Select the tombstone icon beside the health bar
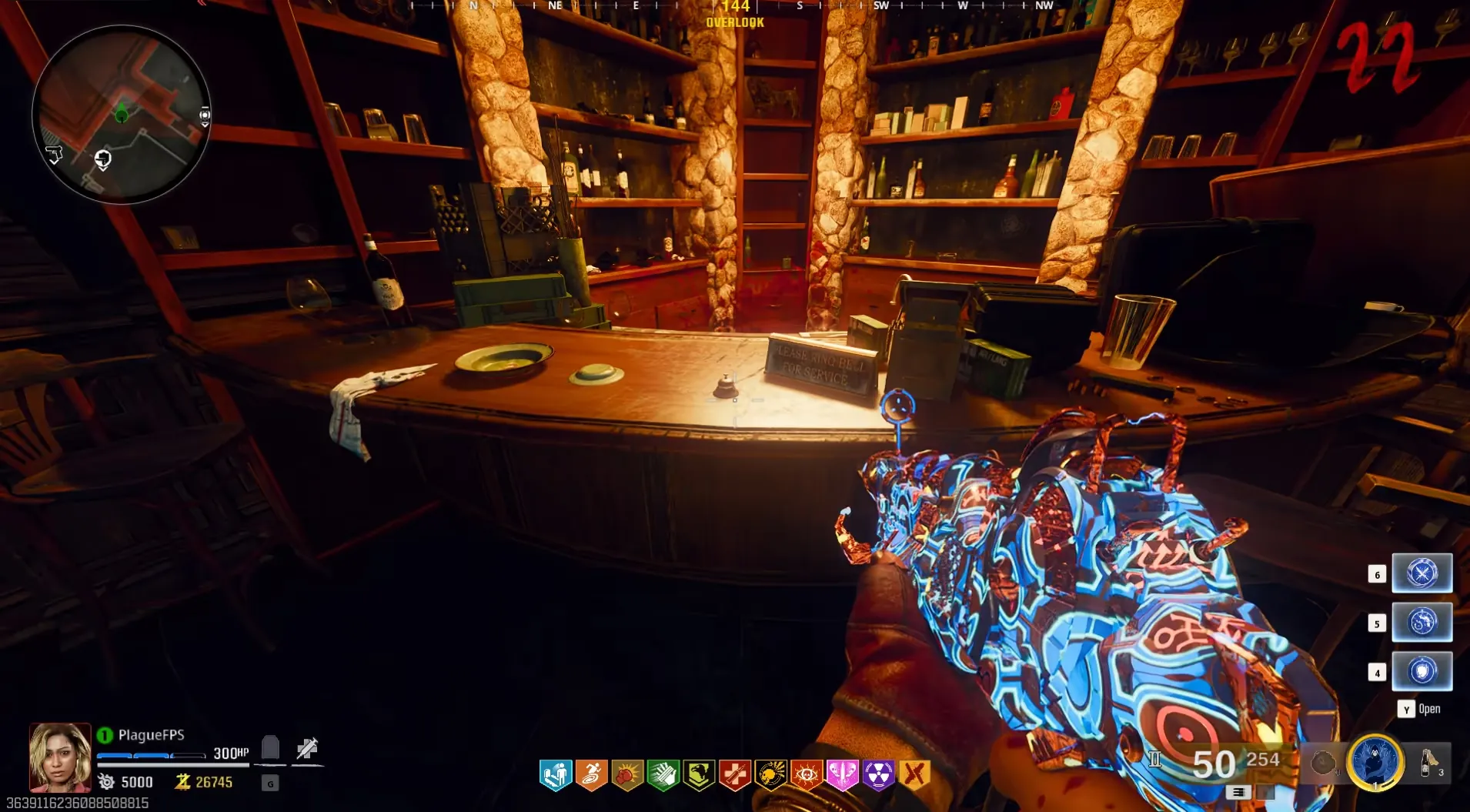Image resolution: width=1470 pixels, height=812 pixels. coord(270,747)
